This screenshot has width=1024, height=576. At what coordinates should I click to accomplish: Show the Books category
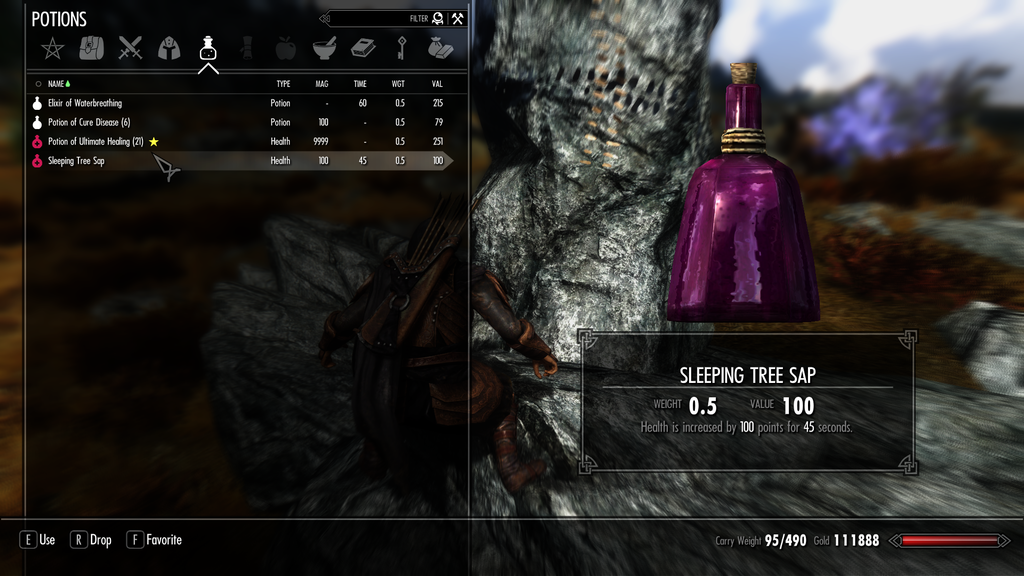coord(362,48)
